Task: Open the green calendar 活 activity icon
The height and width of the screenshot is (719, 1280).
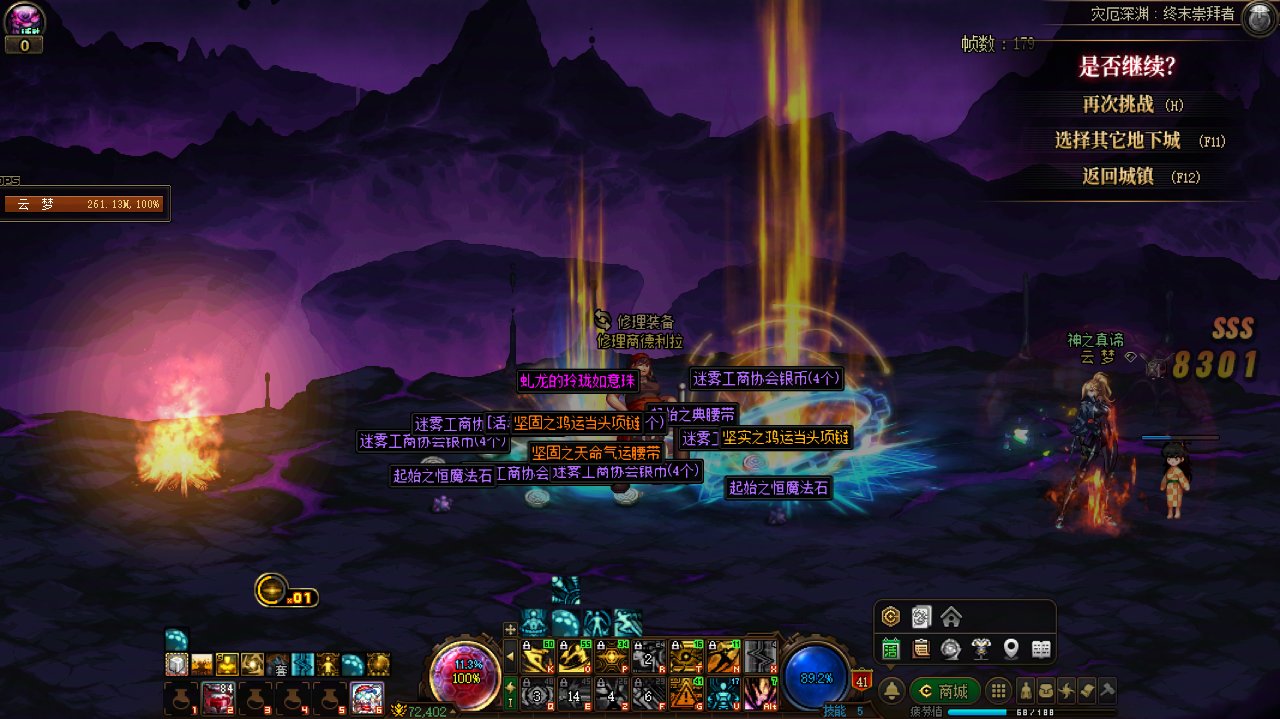Action: [x=891, y=649]
